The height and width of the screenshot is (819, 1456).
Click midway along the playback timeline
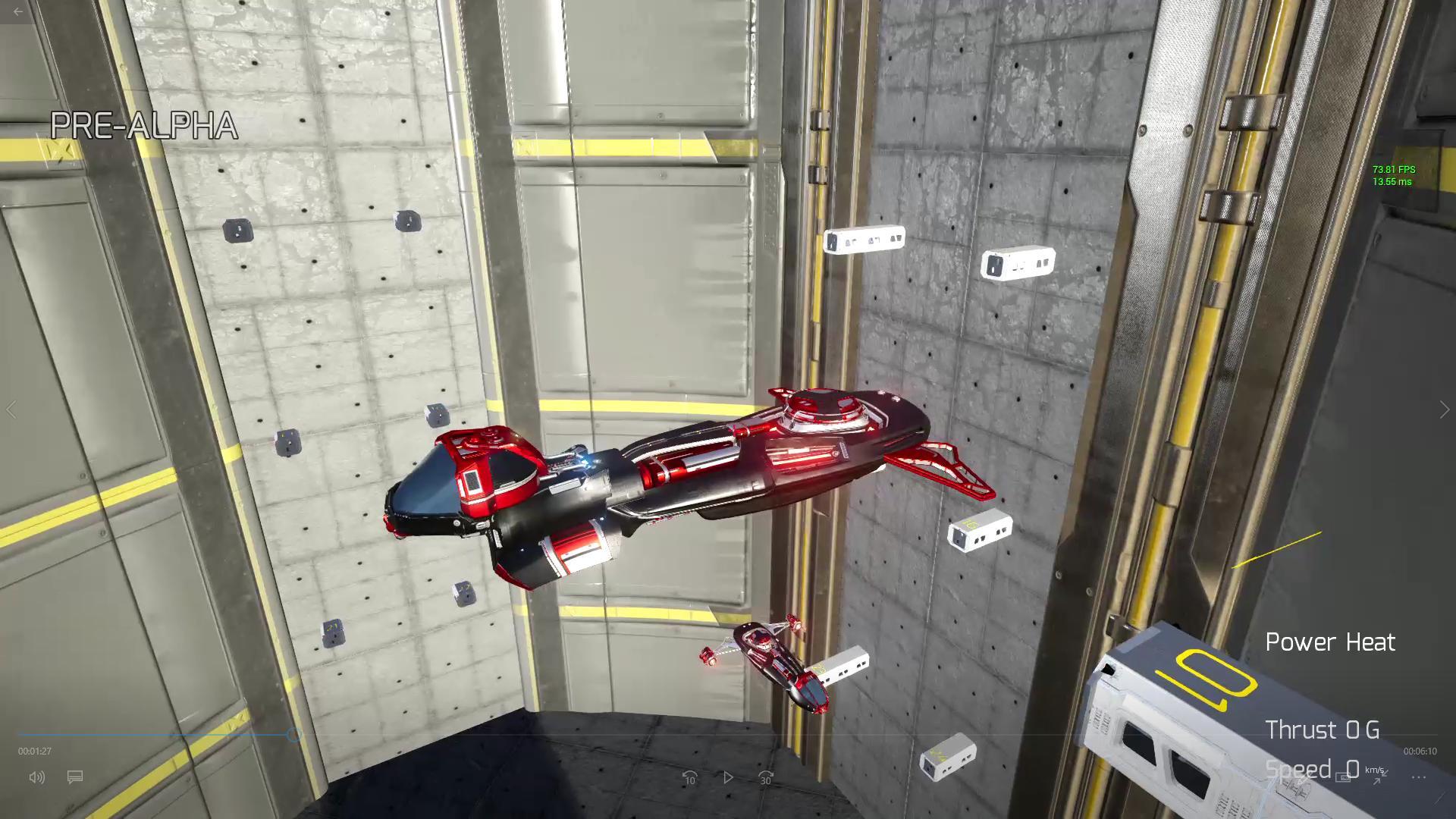[x=728, y=734]
